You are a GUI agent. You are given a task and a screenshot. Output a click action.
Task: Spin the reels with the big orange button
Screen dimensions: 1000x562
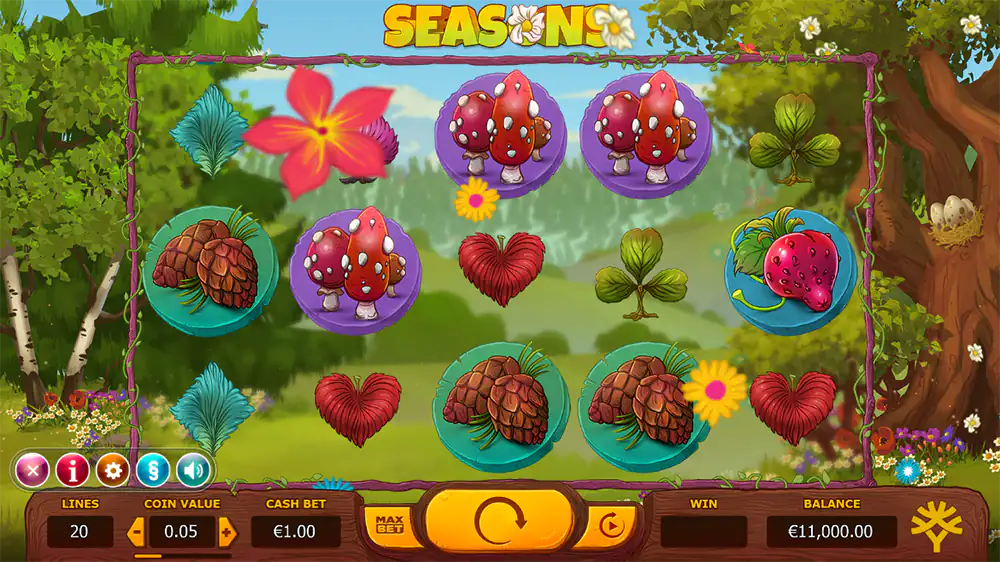(x=499, y=521)
